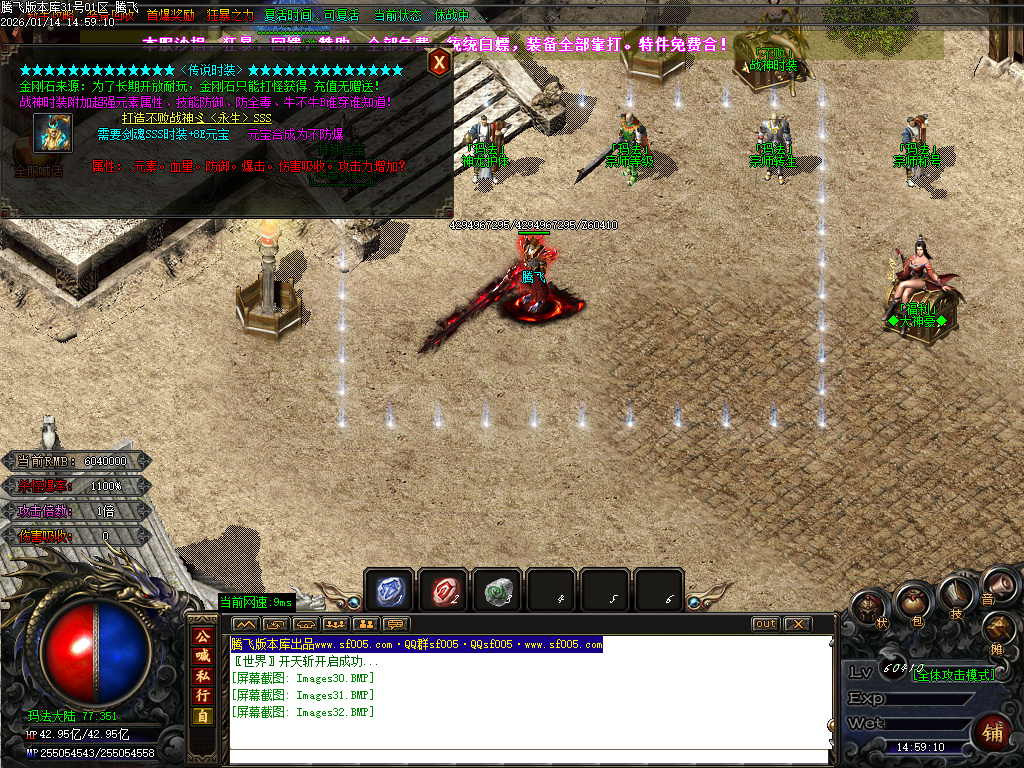Screen dimensions: 1024x768
Task: Toggle the 公 public chat channel
Action: (x=202, y=636)
